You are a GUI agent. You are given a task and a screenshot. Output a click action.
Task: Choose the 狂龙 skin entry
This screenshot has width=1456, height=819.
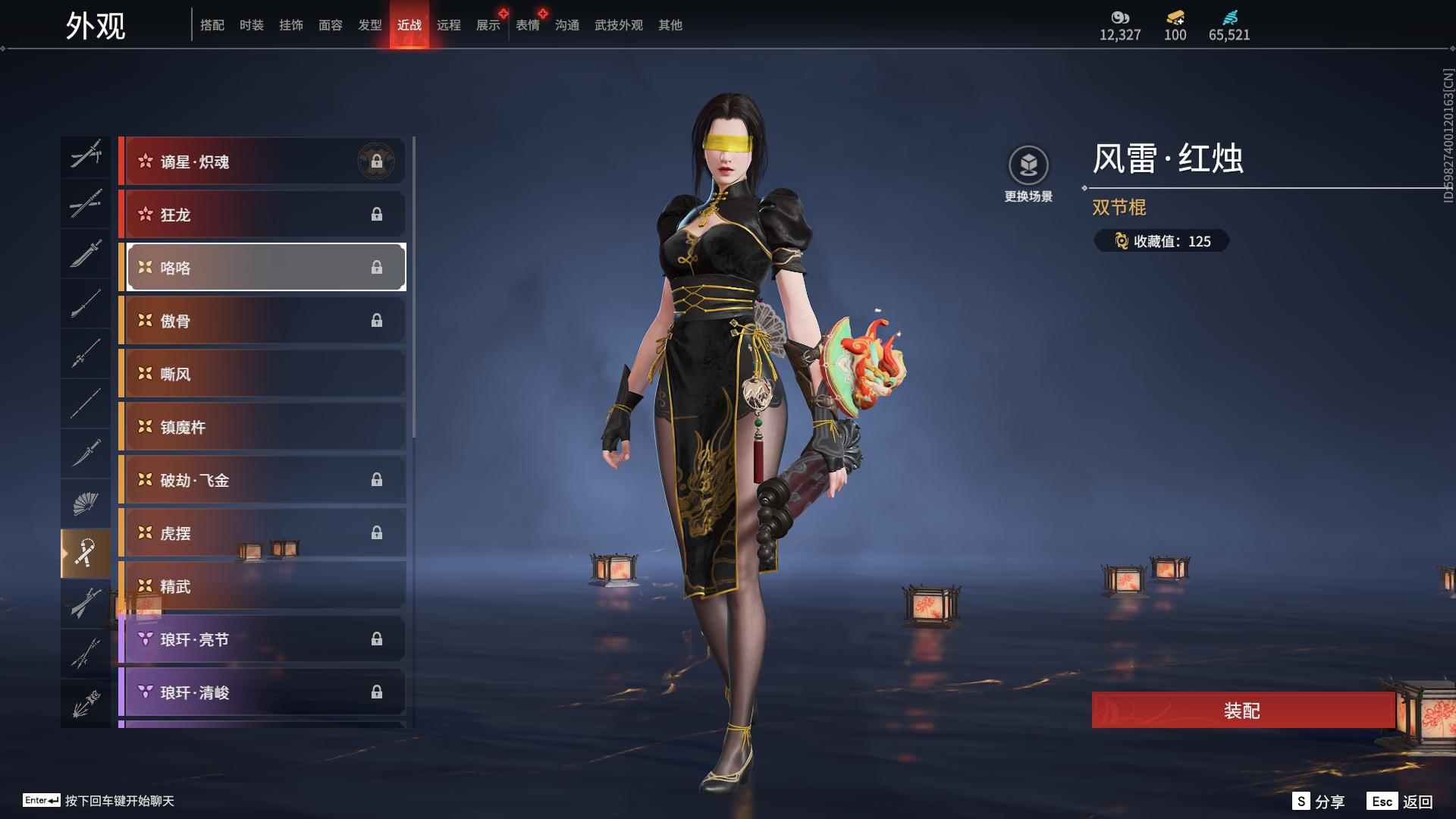262,215
